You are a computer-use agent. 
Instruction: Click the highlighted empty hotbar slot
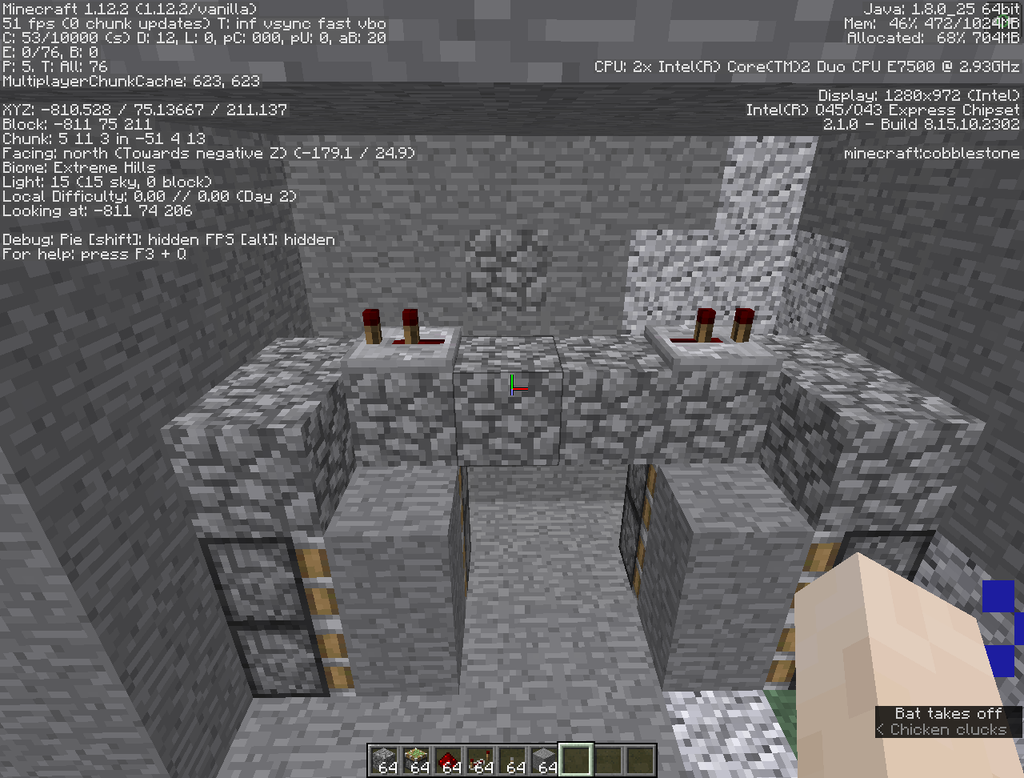click(577, 760)
